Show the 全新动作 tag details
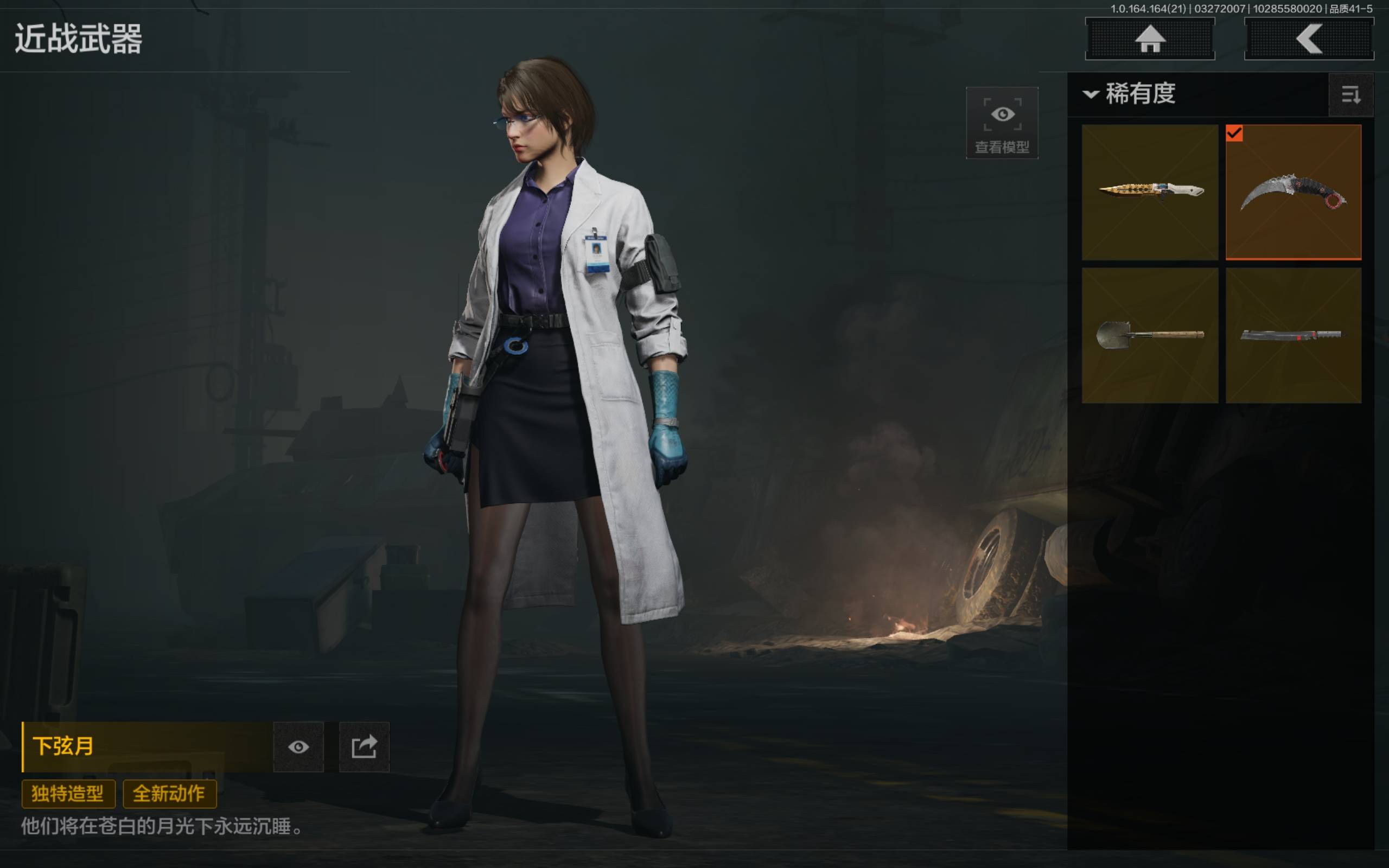Image resolution: width=1389 pixels, height=868 pixels. point(169,793)
